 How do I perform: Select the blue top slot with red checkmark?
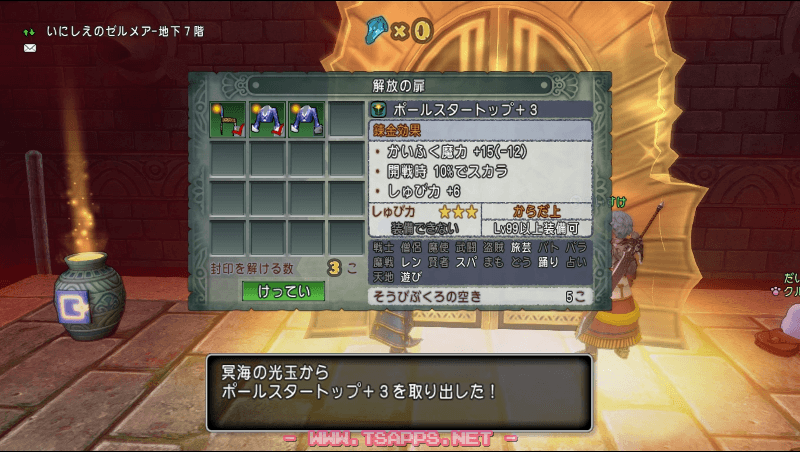(266, 119)
